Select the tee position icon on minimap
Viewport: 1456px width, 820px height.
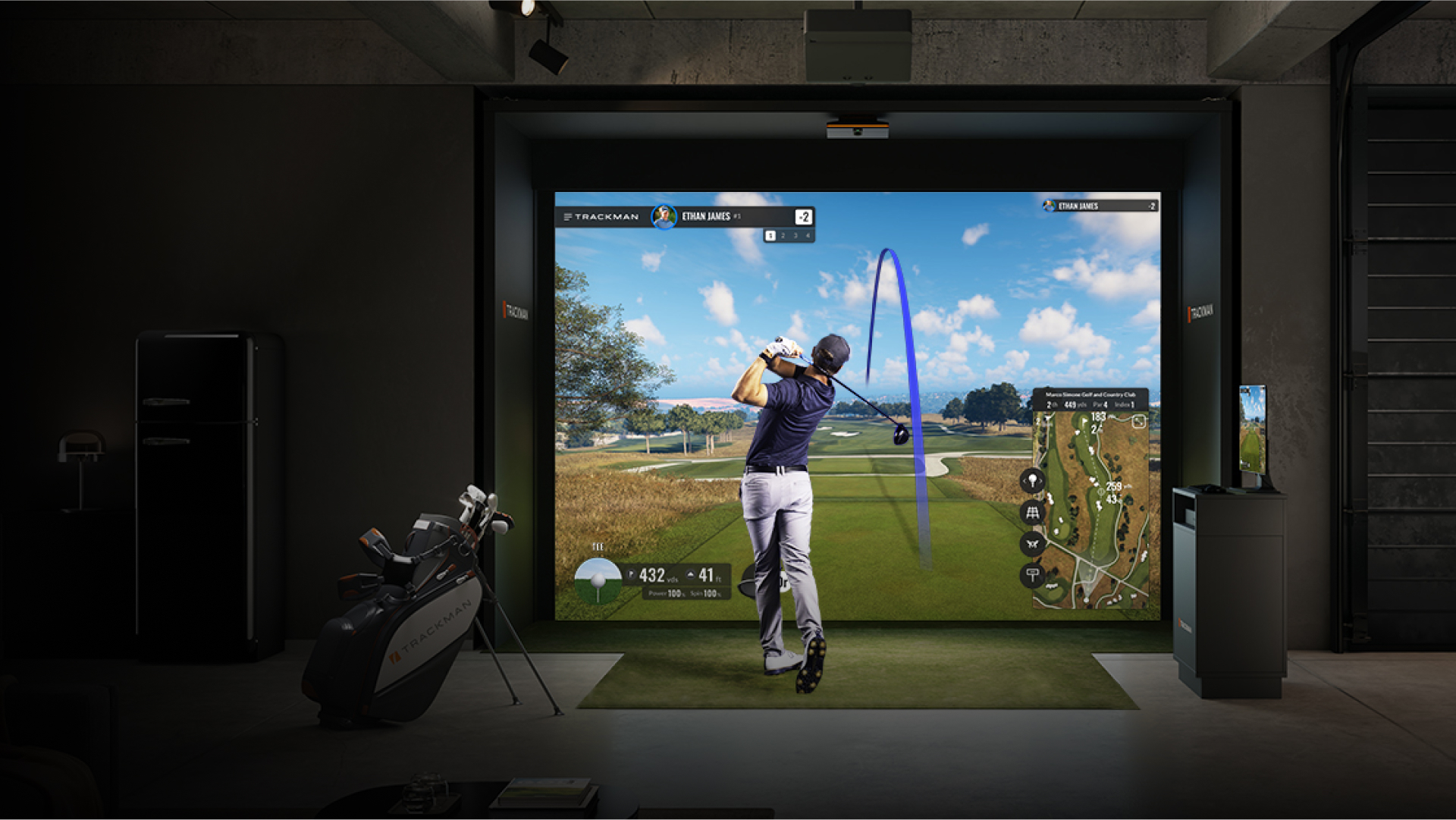click(x=1033, y=479)
